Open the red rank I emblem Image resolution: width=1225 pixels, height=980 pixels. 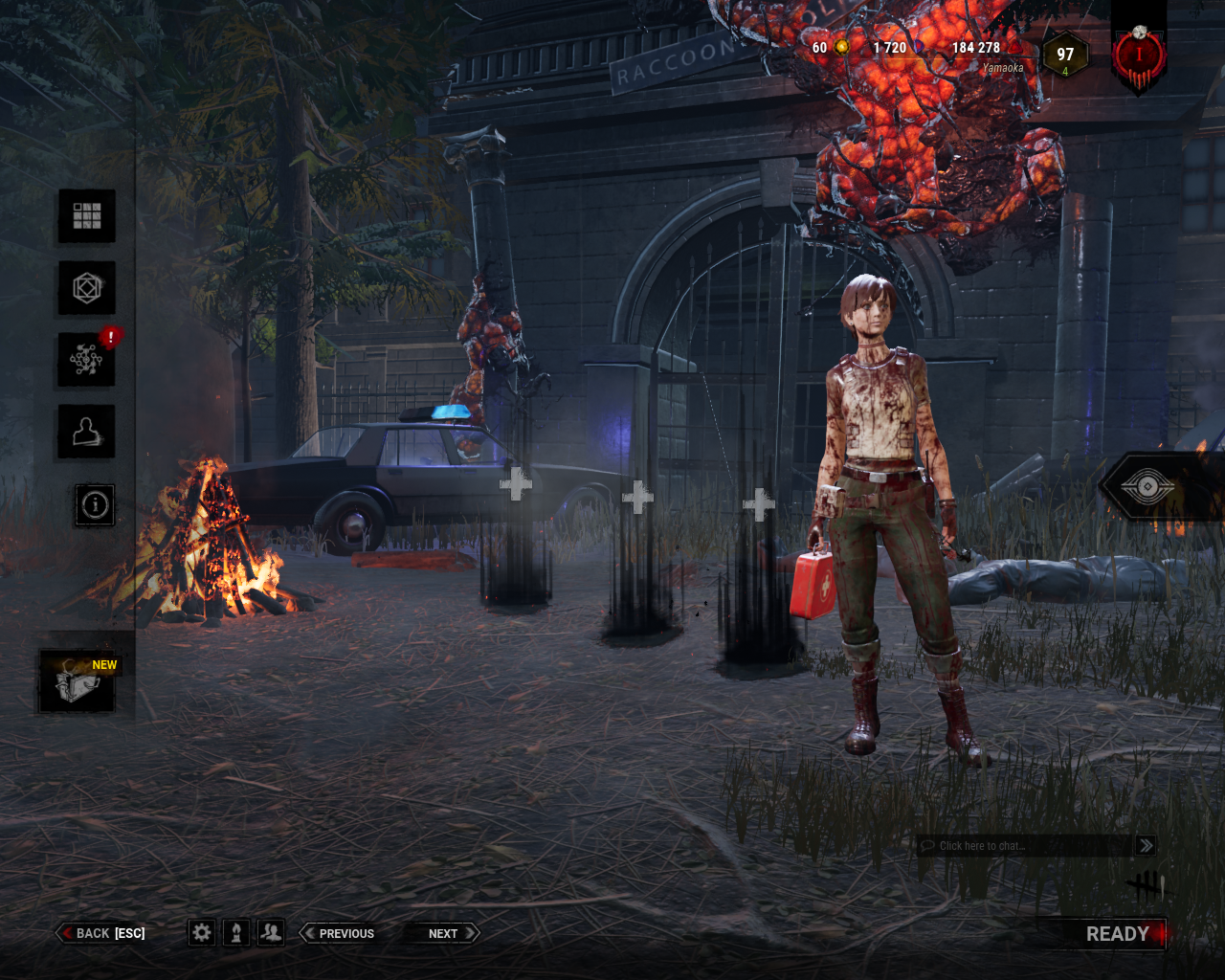point(1139,56)
